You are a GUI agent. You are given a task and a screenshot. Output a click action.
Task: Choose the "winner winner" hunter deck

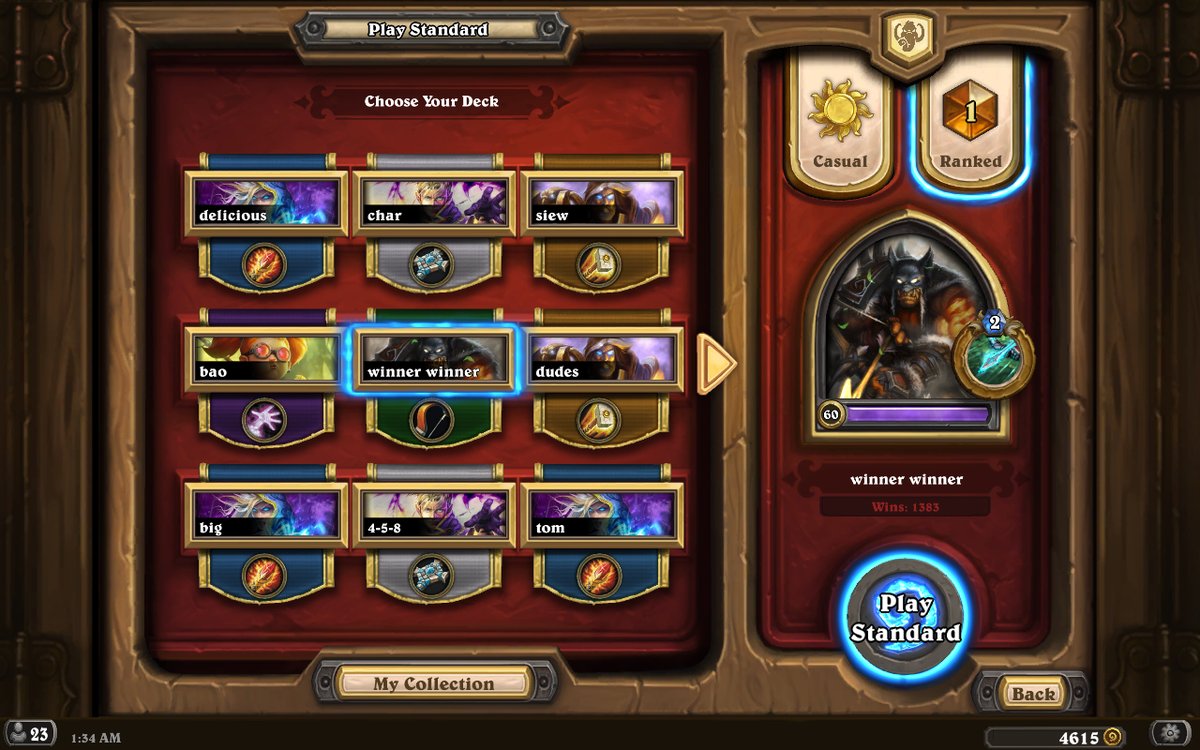tap(433, 359)
